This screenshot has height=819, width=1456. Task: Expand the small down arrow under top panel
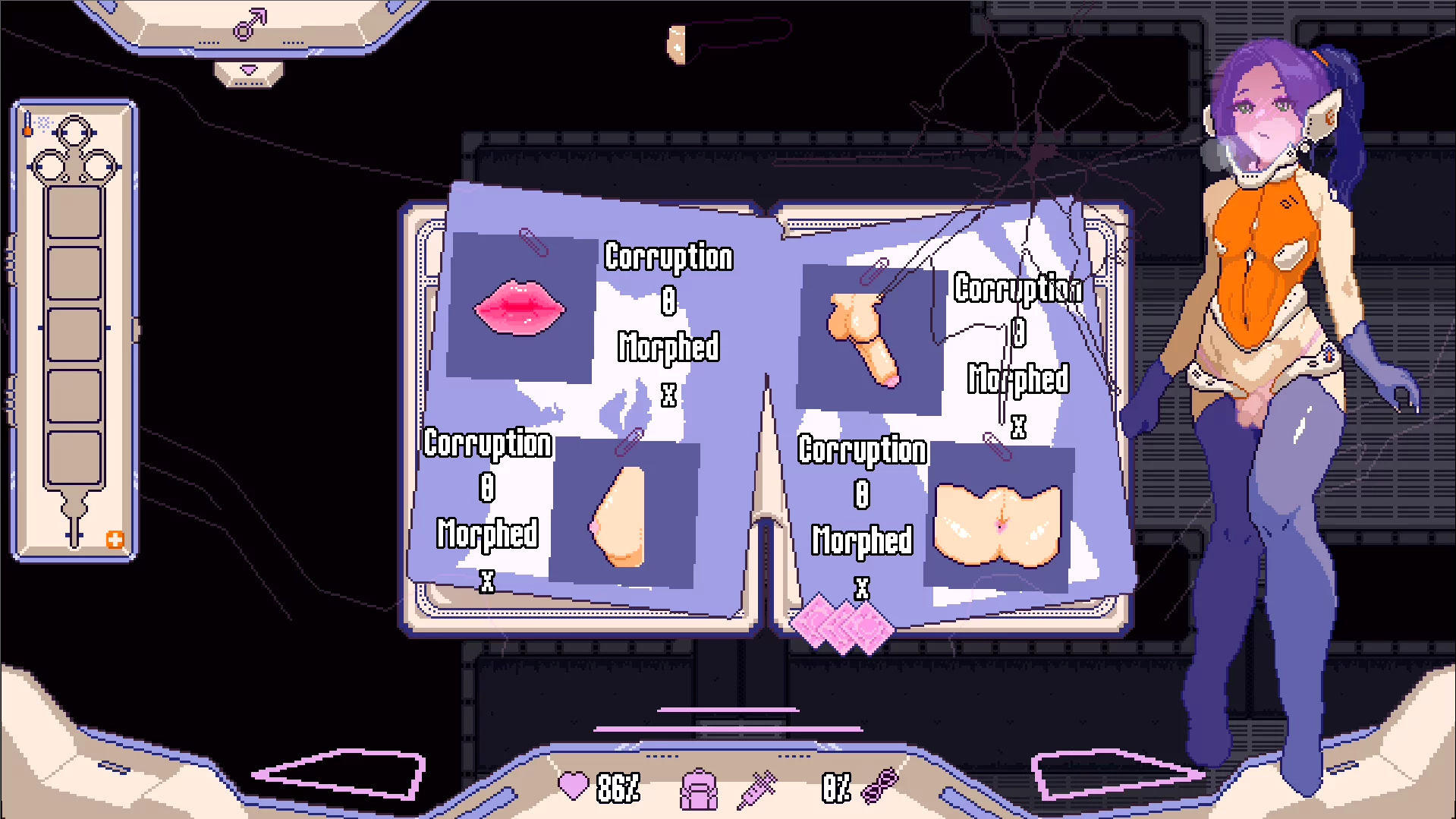coord(249,72)
